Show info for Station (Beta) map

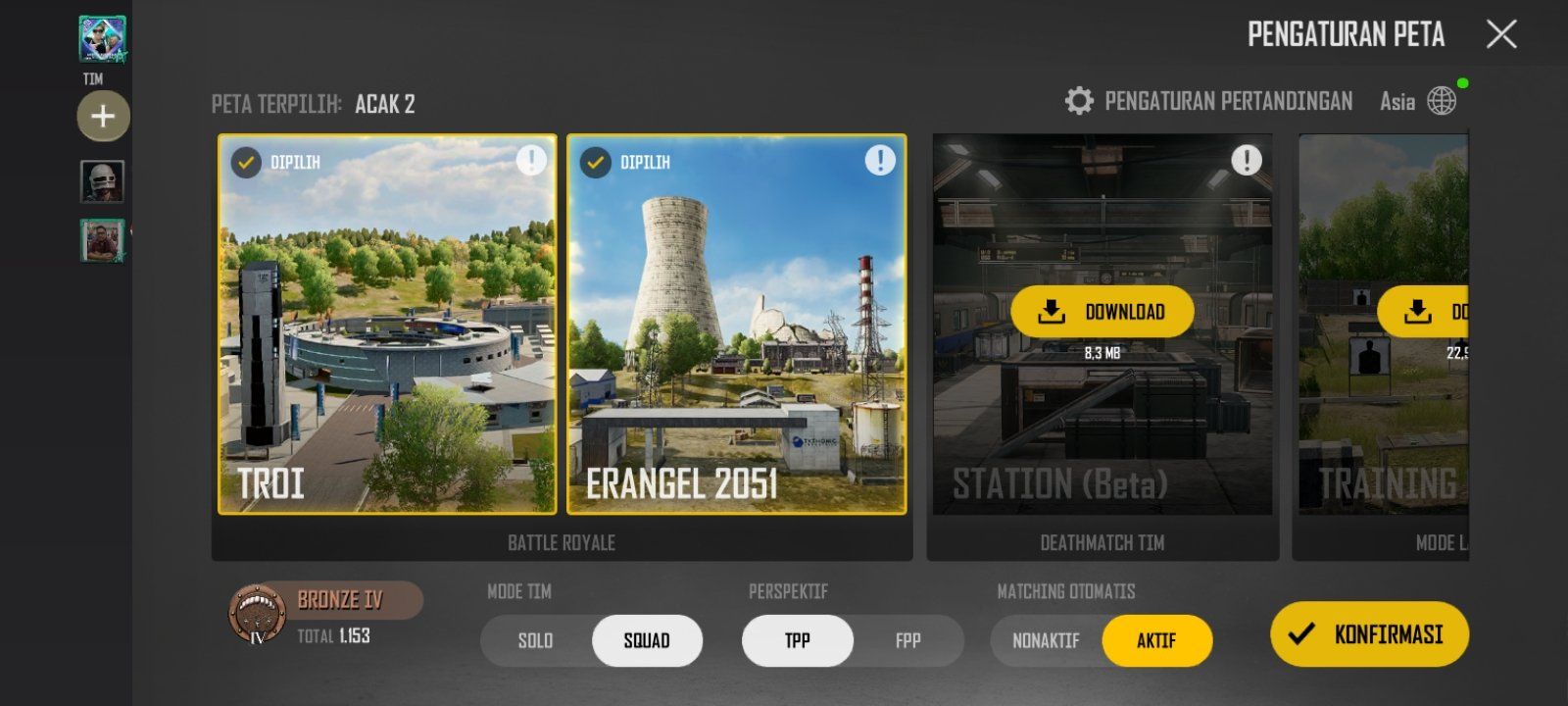pyautogui.click(x=1246, y=160)
